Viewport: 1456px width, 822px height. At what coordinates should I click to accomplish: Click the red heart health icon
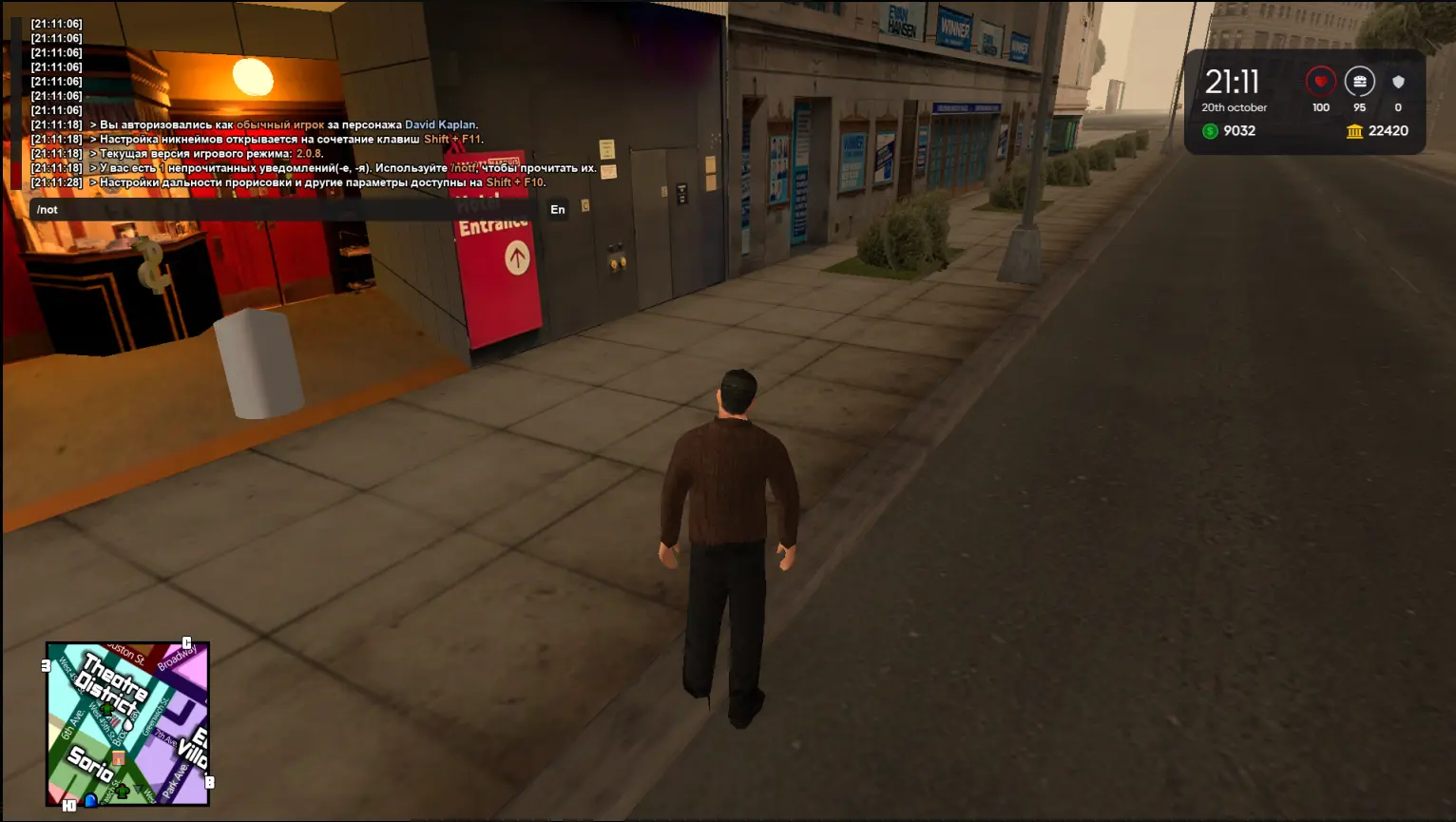pyautogui.click(x=1320, y=82)
